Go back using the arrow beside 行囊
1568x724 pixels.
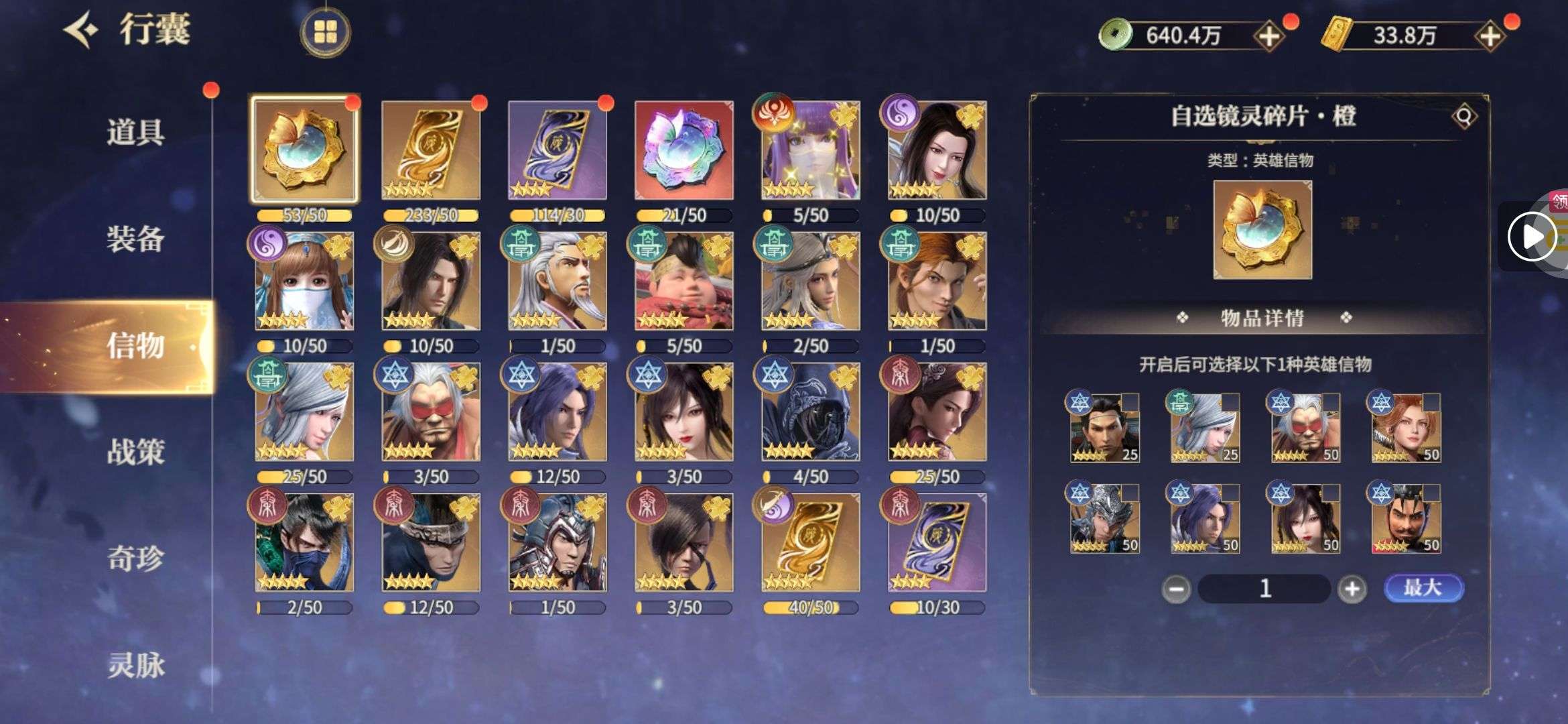(x=80, y=30)
